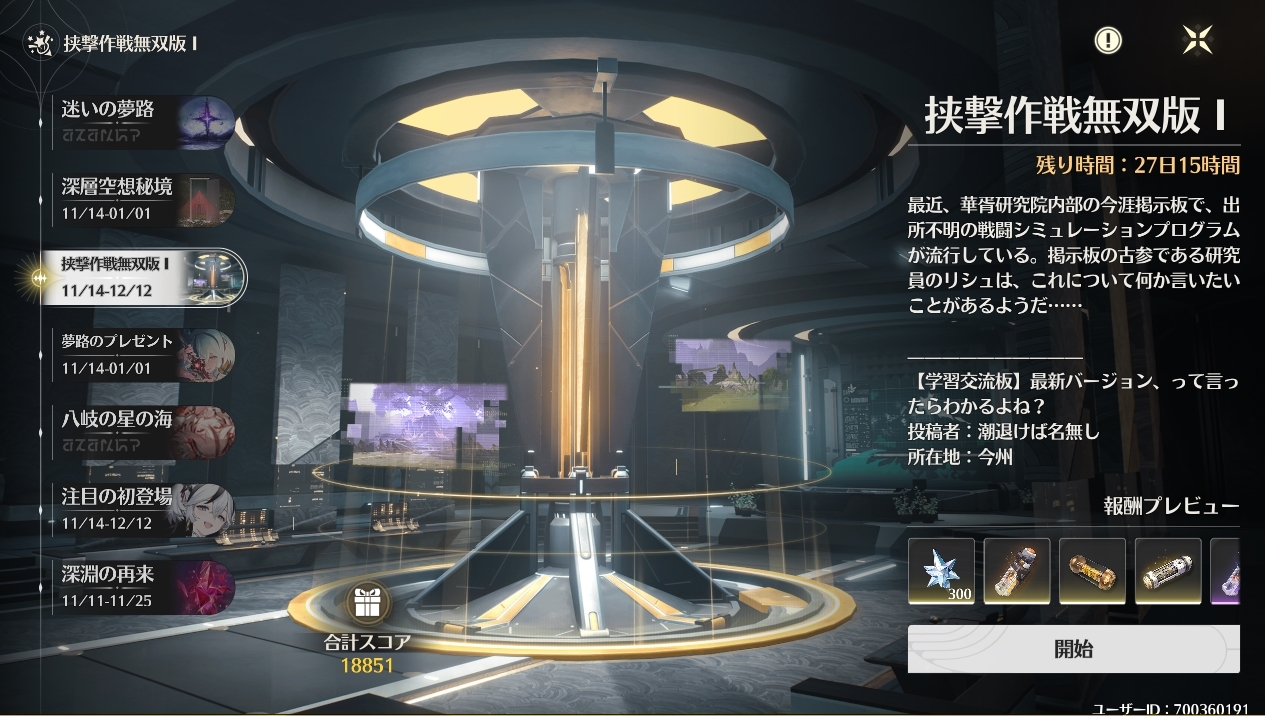1265x716 pixels.
Task: Close the event screen with the X
Action: (1197, 40)
